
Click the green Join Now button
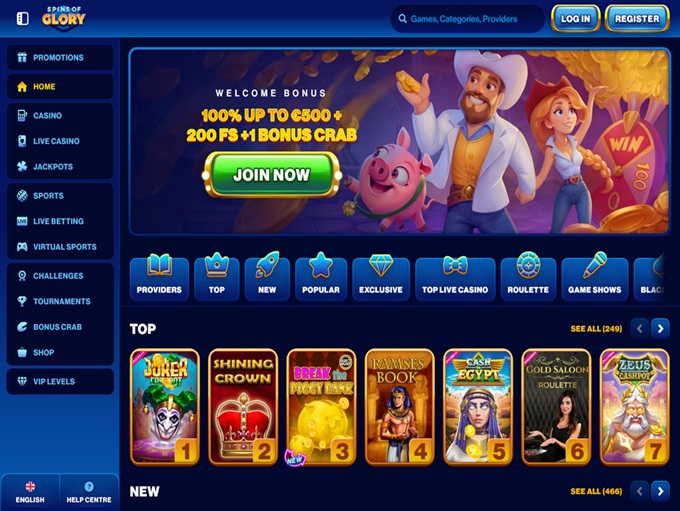tap(272, 175)
